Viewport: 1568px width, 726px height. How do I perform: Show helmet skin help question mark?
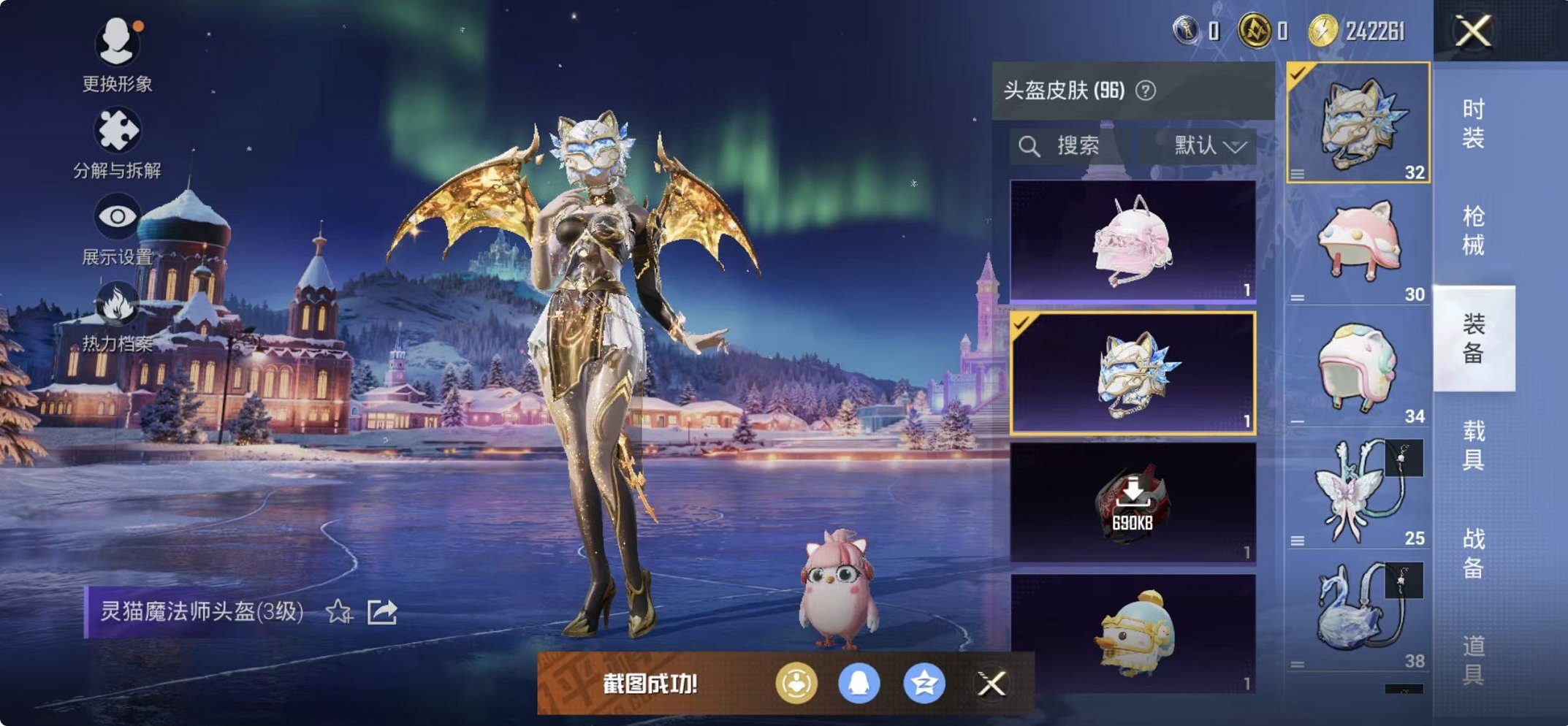click(1146, 91)
